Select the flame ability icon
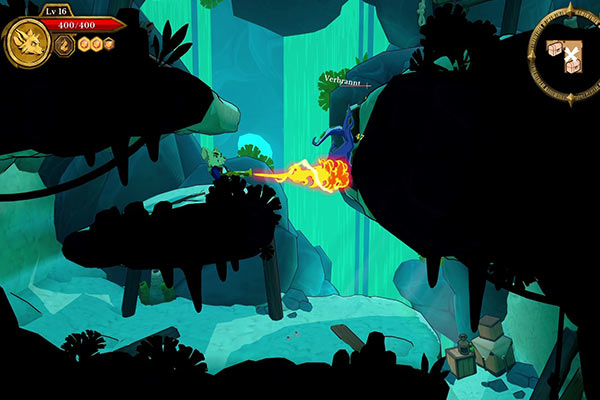 click(63, 44)
